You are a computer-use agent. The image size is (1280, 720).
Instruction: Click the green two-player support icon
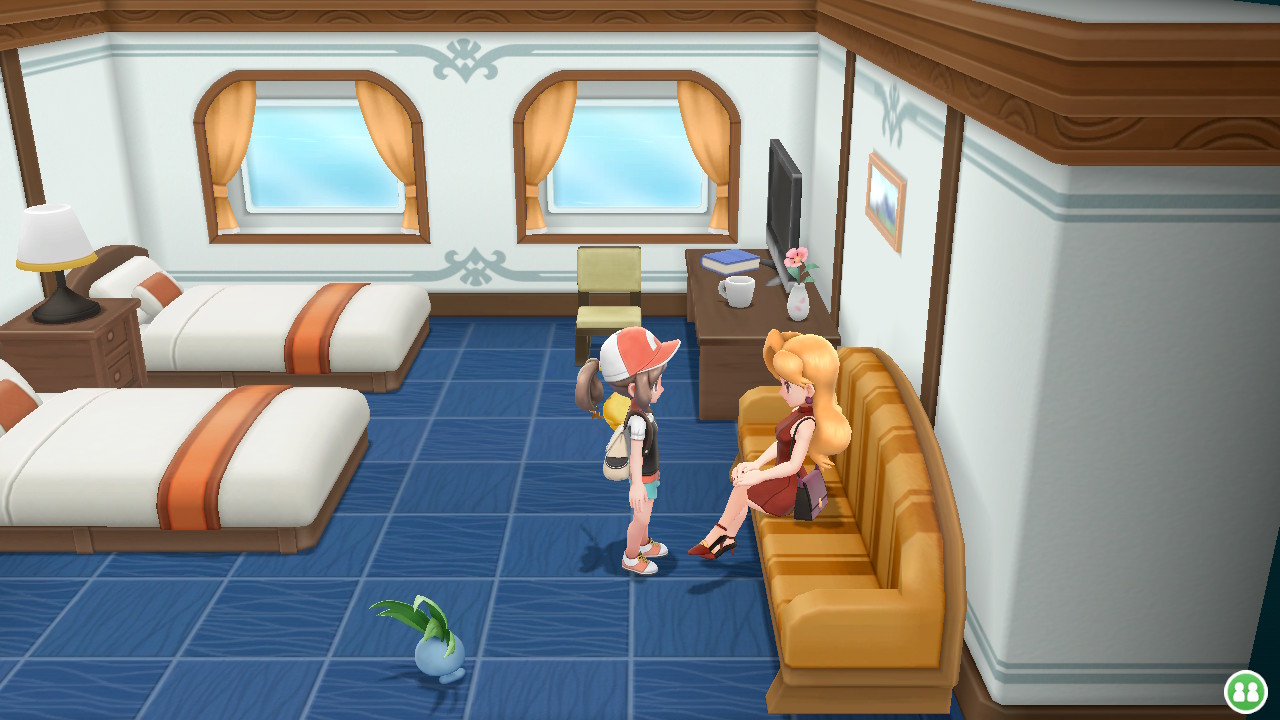(1245, 691)
